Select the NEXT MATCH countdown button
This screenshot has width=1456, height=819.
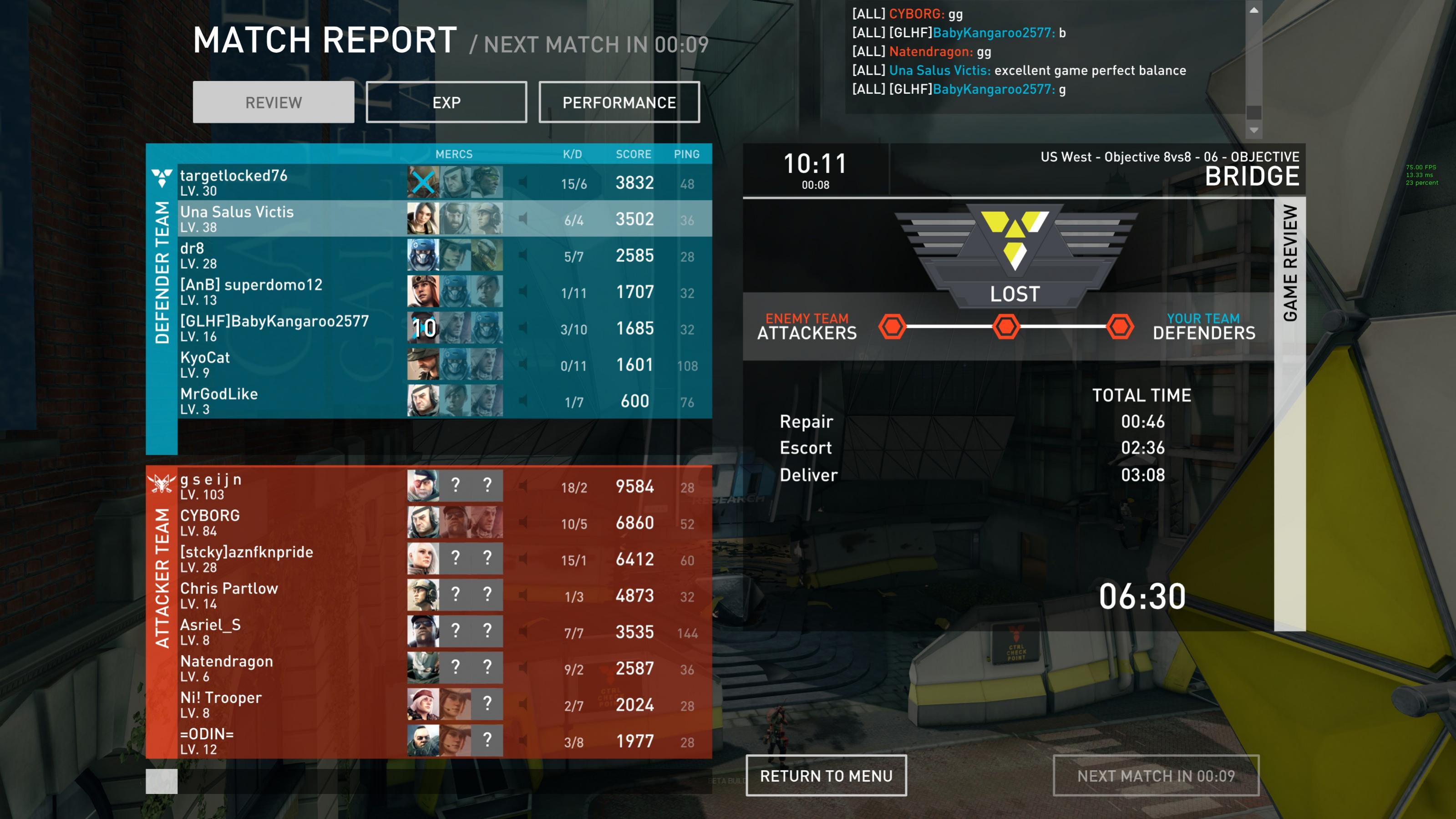(x=1155, y=775)
